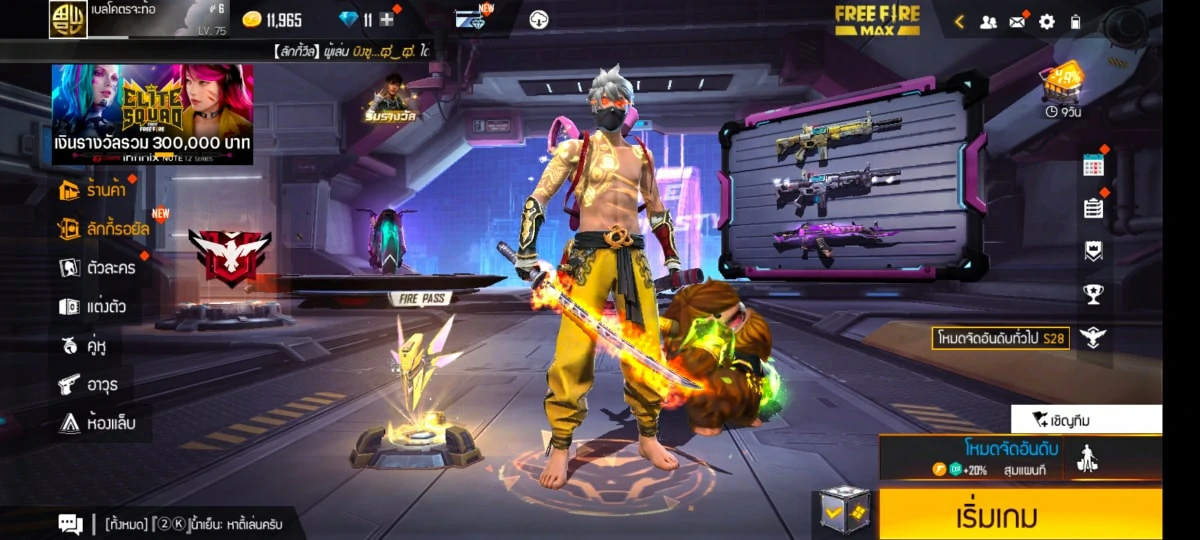1200x540 pixels.
Task: View the trophy icon on the right sidebar
Action: (1093, 294)
